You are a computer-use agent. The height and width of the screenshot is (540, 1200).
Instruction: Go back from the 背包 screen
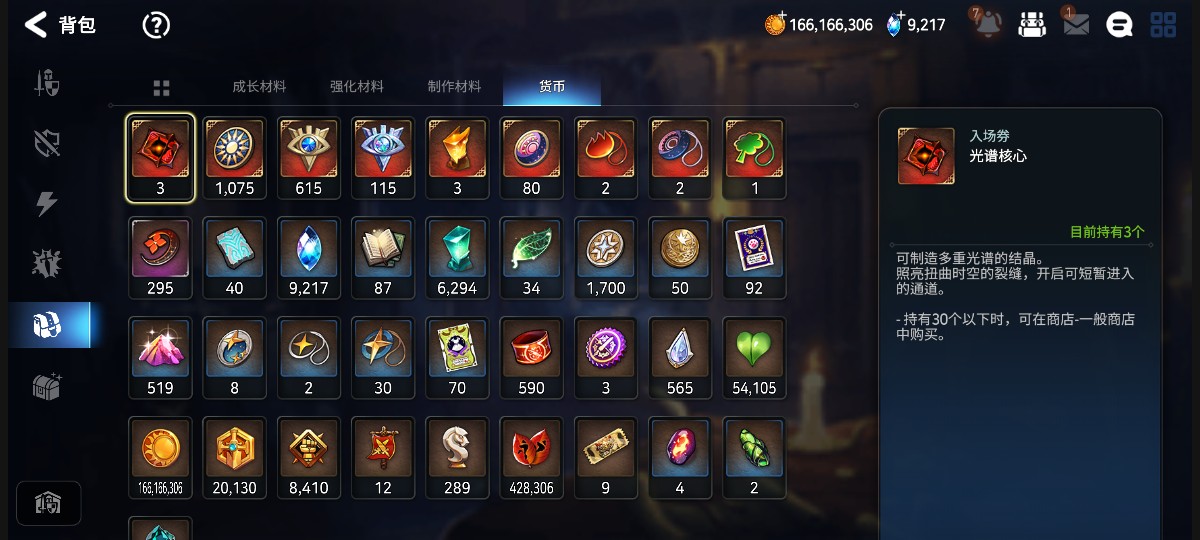(36, 25)
